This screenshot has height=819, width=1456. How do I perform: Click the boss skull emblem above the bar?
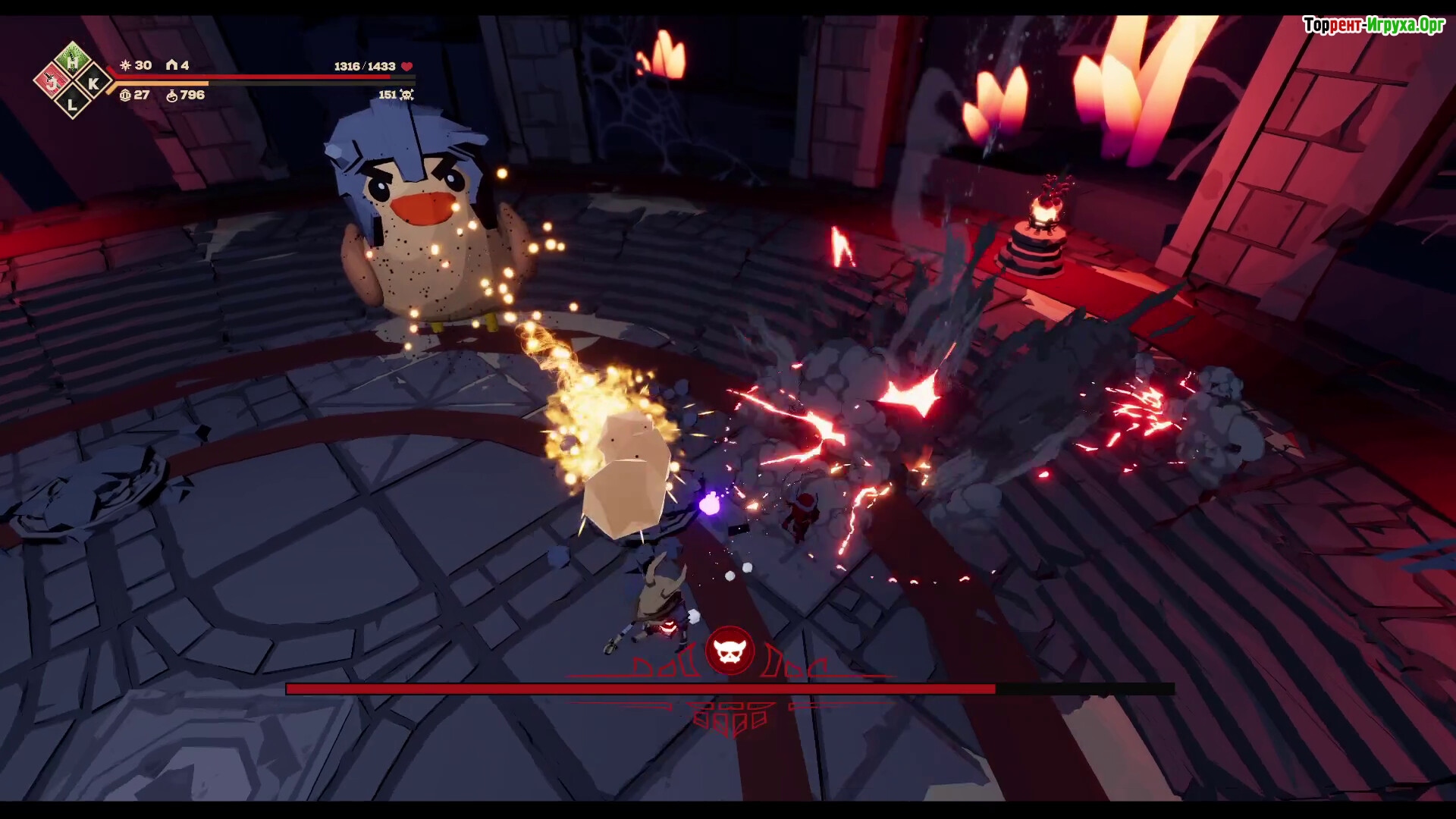pyautogui.click(x=730, y=651)
